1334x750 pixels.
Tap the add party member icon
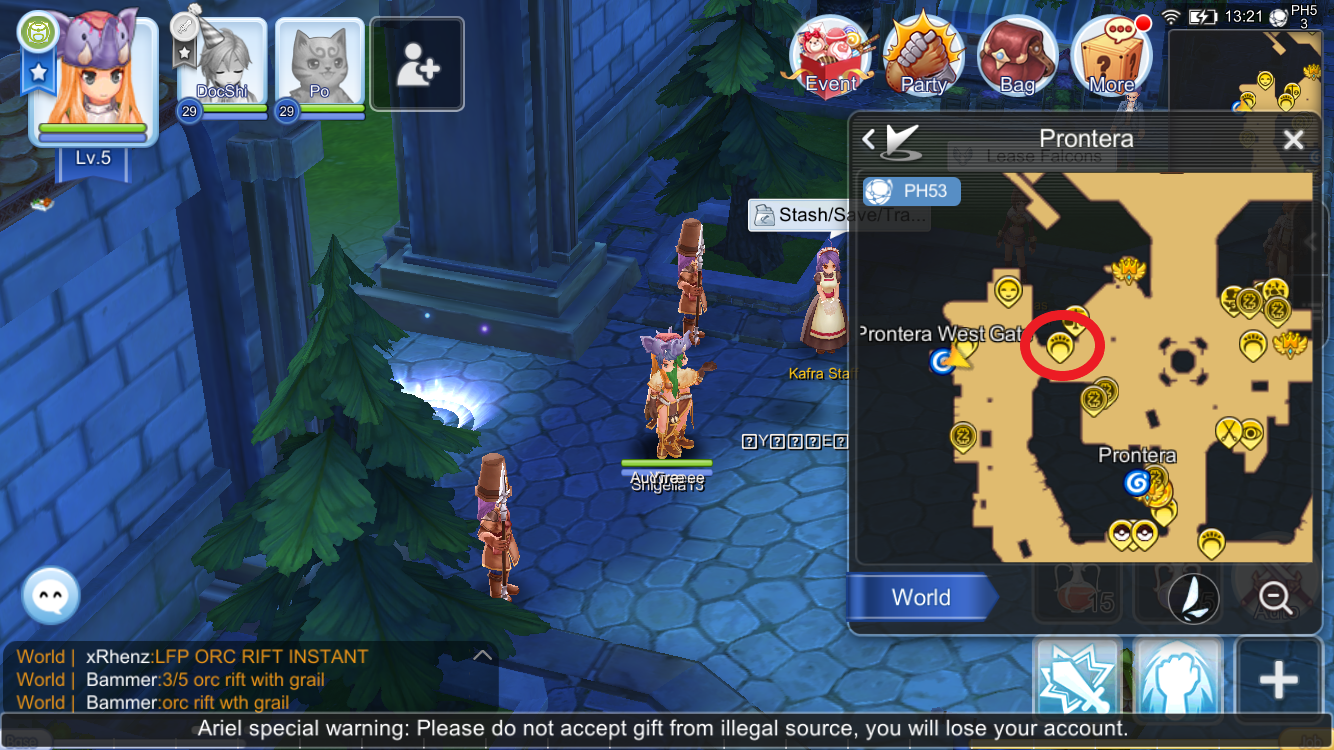point(417,64)
